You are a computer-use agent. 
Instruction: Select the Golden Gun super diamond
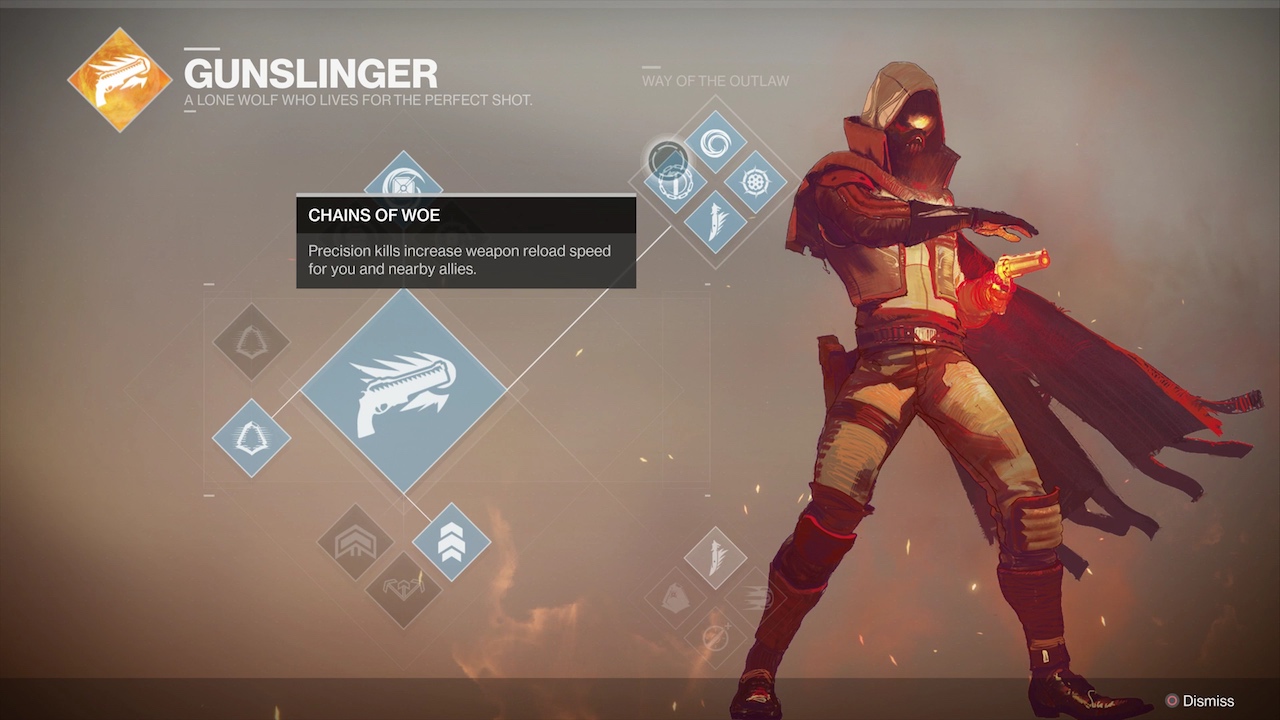pyautogui.click(x=403, y=391)
